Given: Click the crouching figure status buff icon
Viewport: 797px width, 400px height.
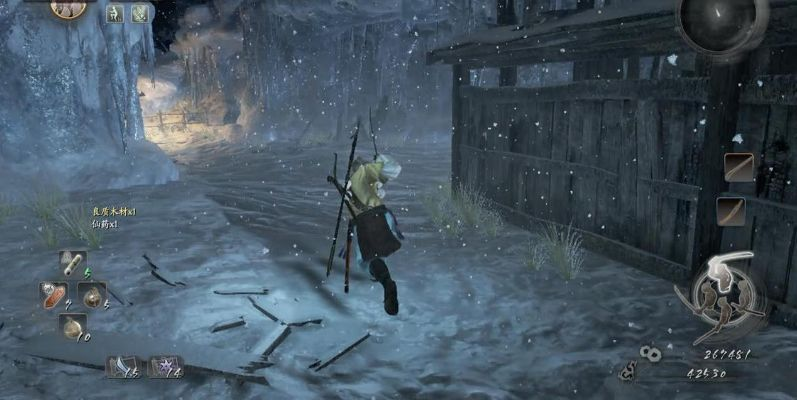Looking at the screenshot, I should pyautogui.click(x=113, y=13).
